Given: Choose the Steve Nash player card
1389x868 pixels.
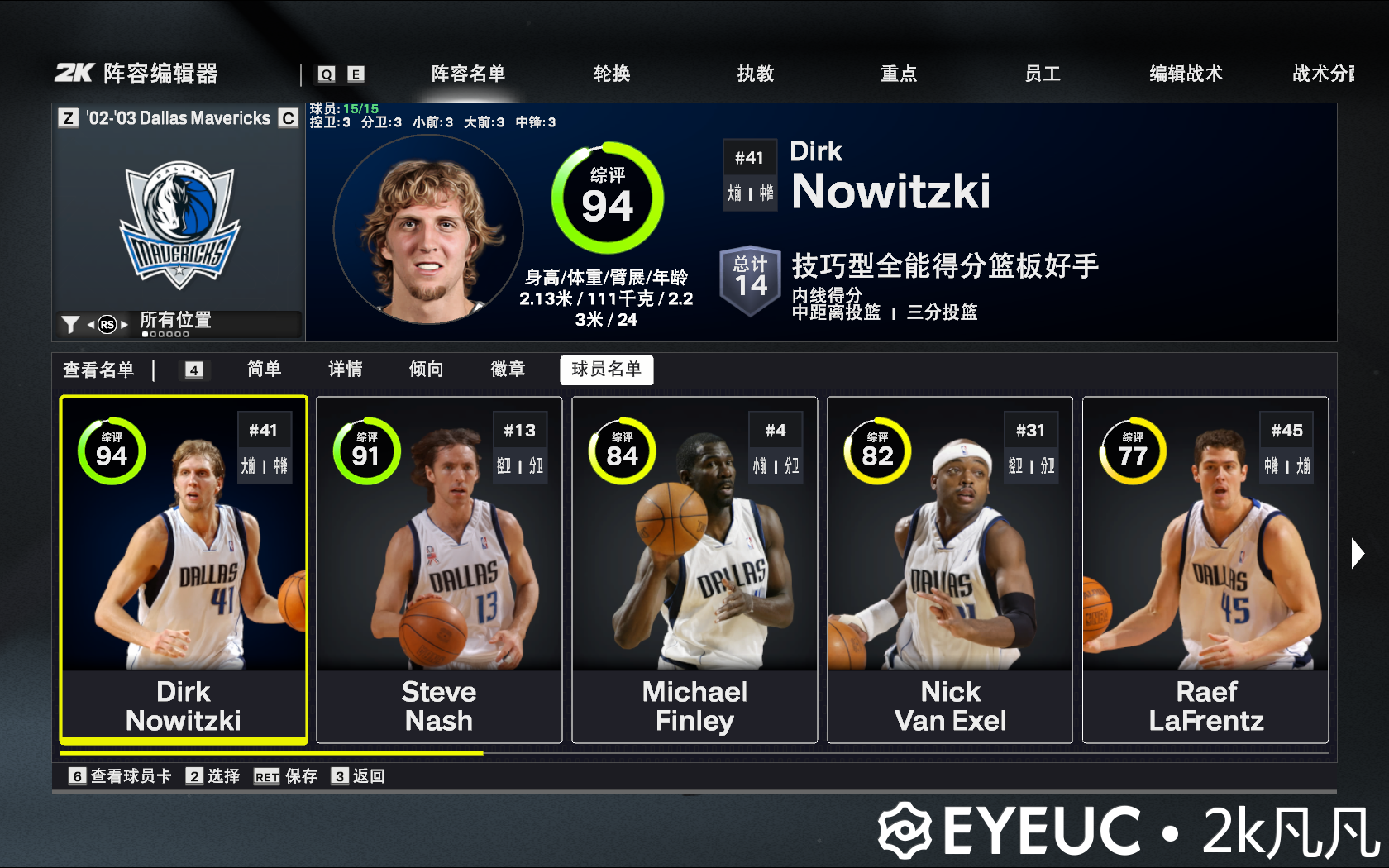Looking at the screenshot, I should 439,570.
